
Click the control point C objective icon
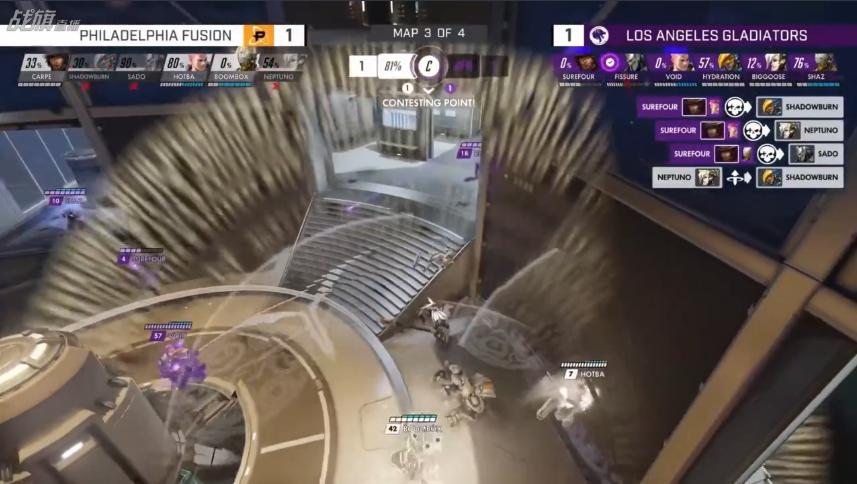429,67
